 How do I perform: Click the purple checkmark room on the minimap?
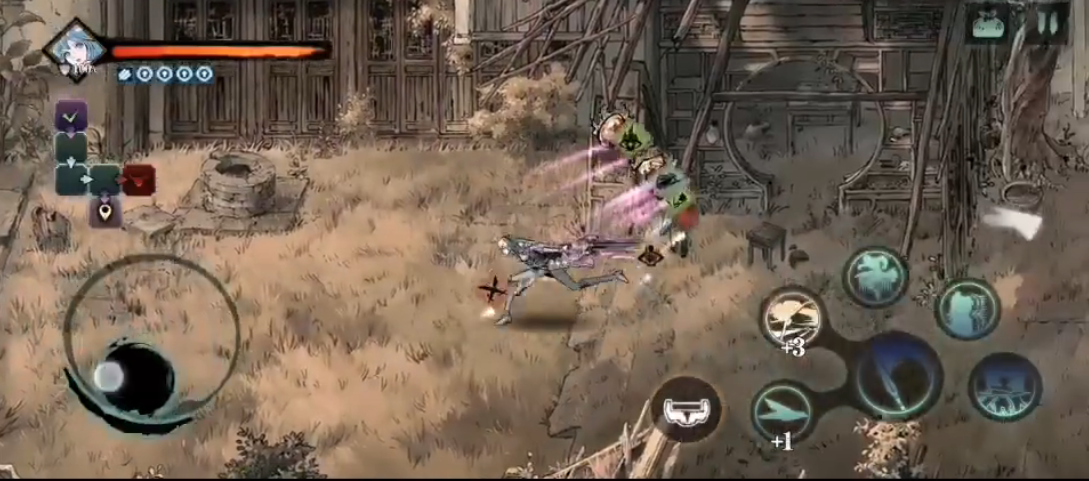pos(71,116)
